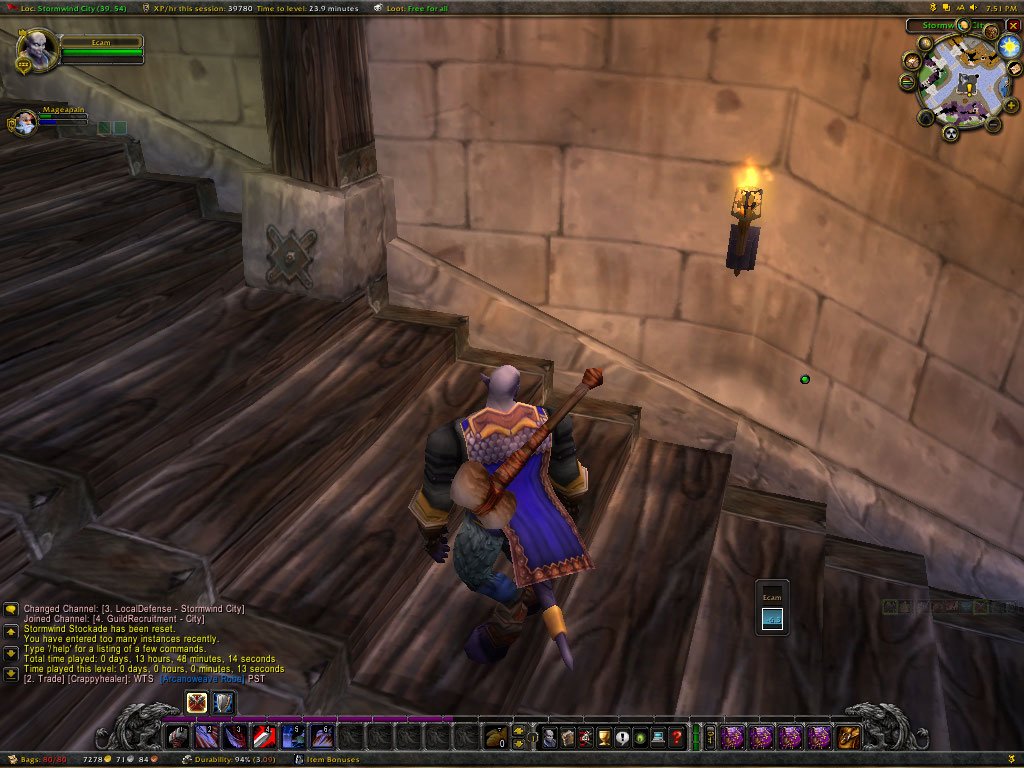Activate the first action bar ability

click(x=177, y=738)
